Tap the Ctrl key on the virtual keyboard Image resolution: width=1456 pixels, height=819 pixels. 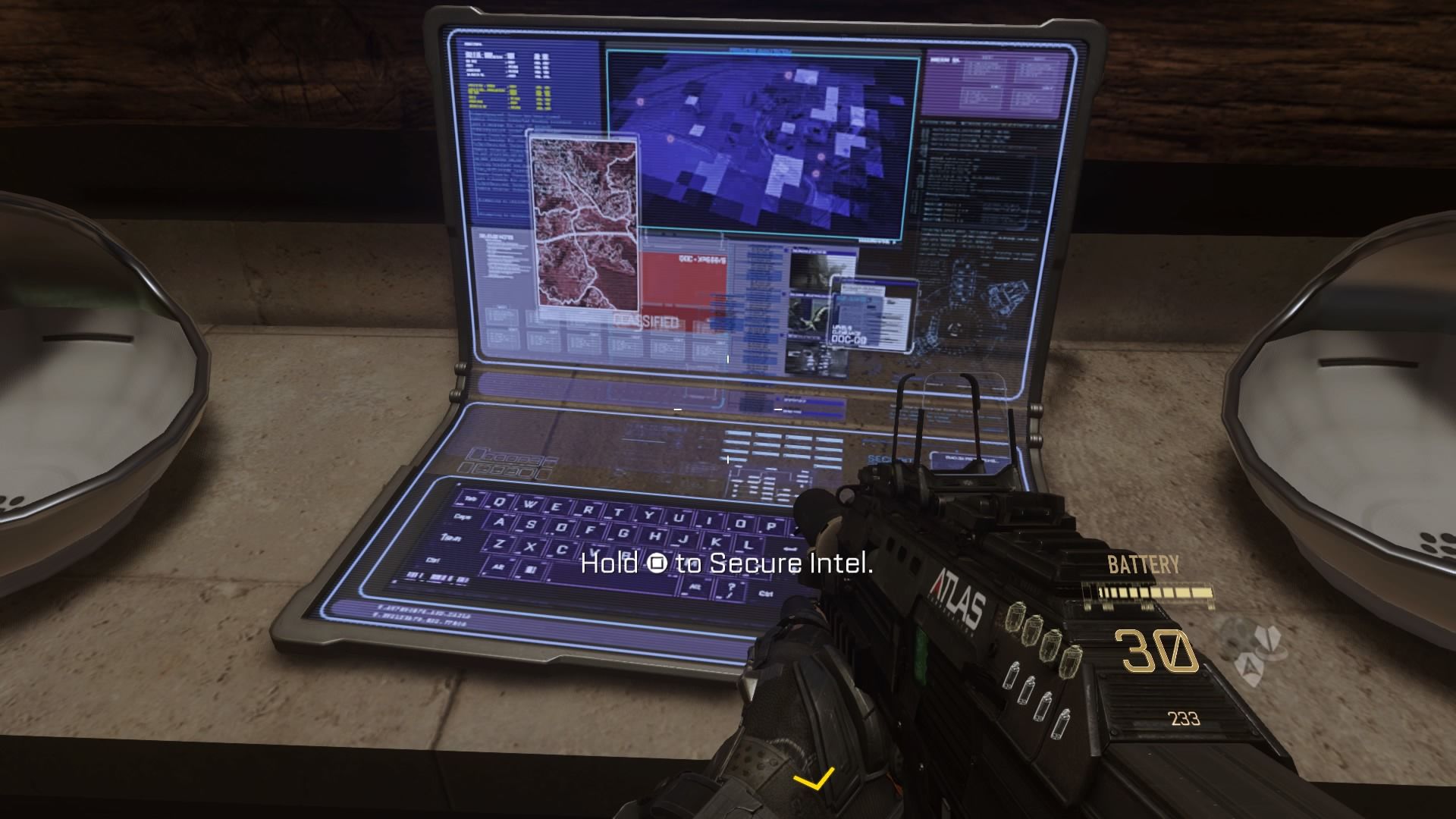click(x=432, y=560)
